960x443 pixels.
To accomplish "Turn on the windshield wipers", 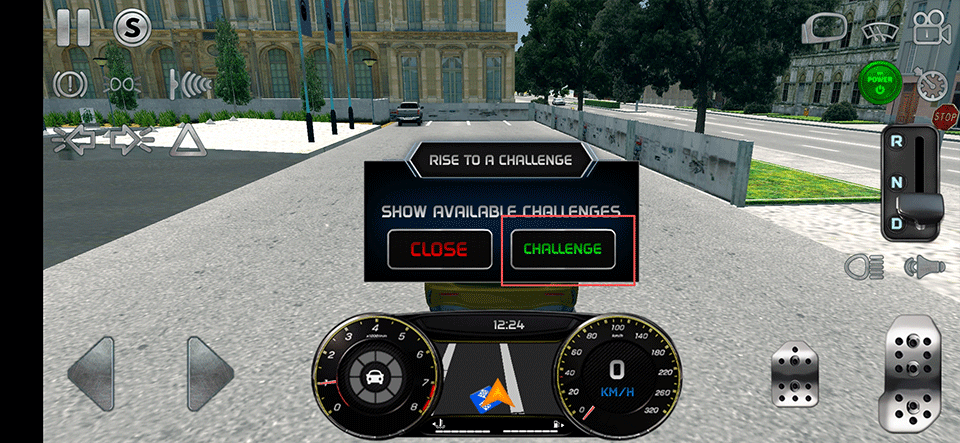I will [878, 29].
